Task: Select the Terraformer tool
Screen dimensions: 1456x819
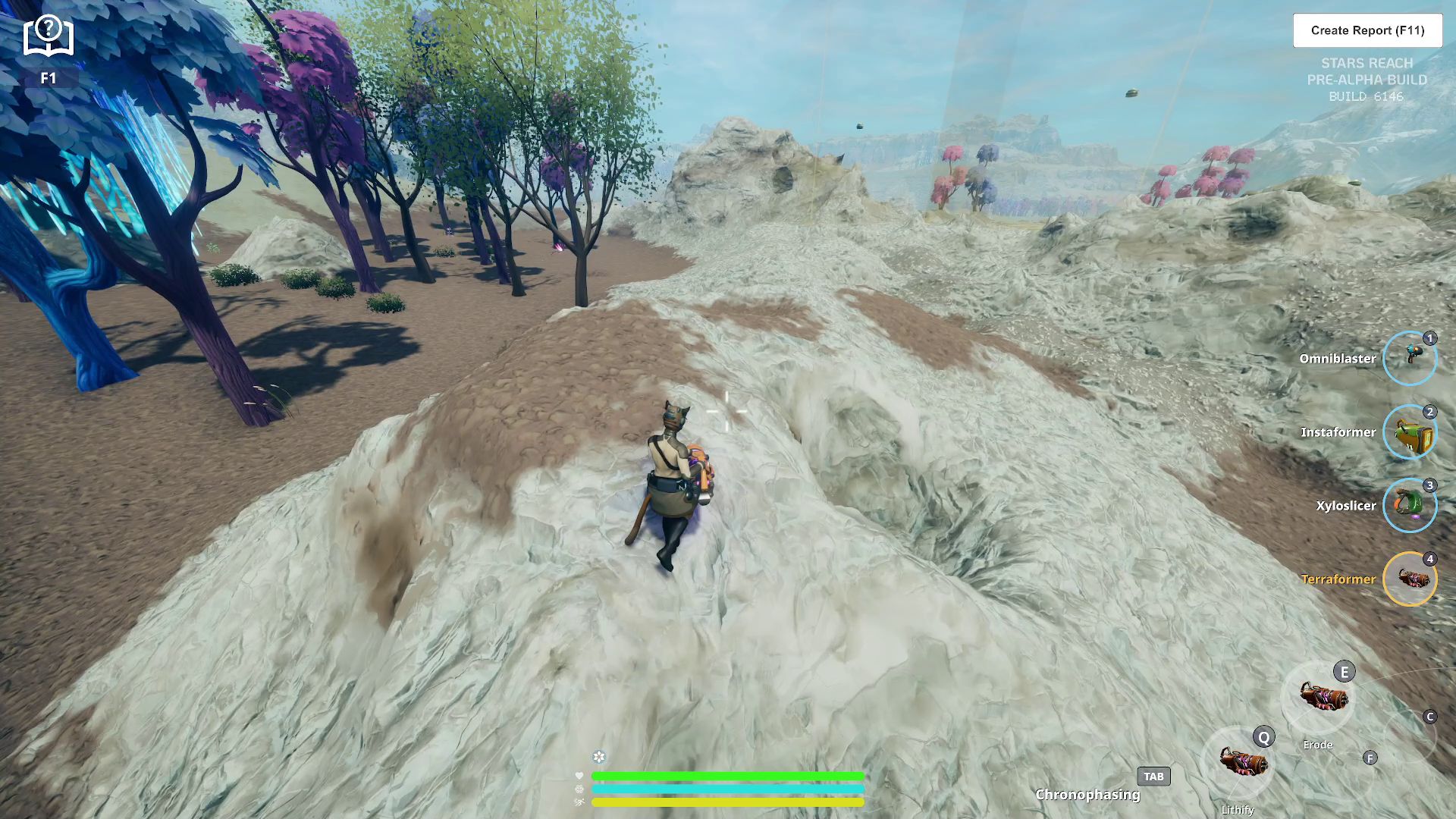Action: coord(1409,579)
